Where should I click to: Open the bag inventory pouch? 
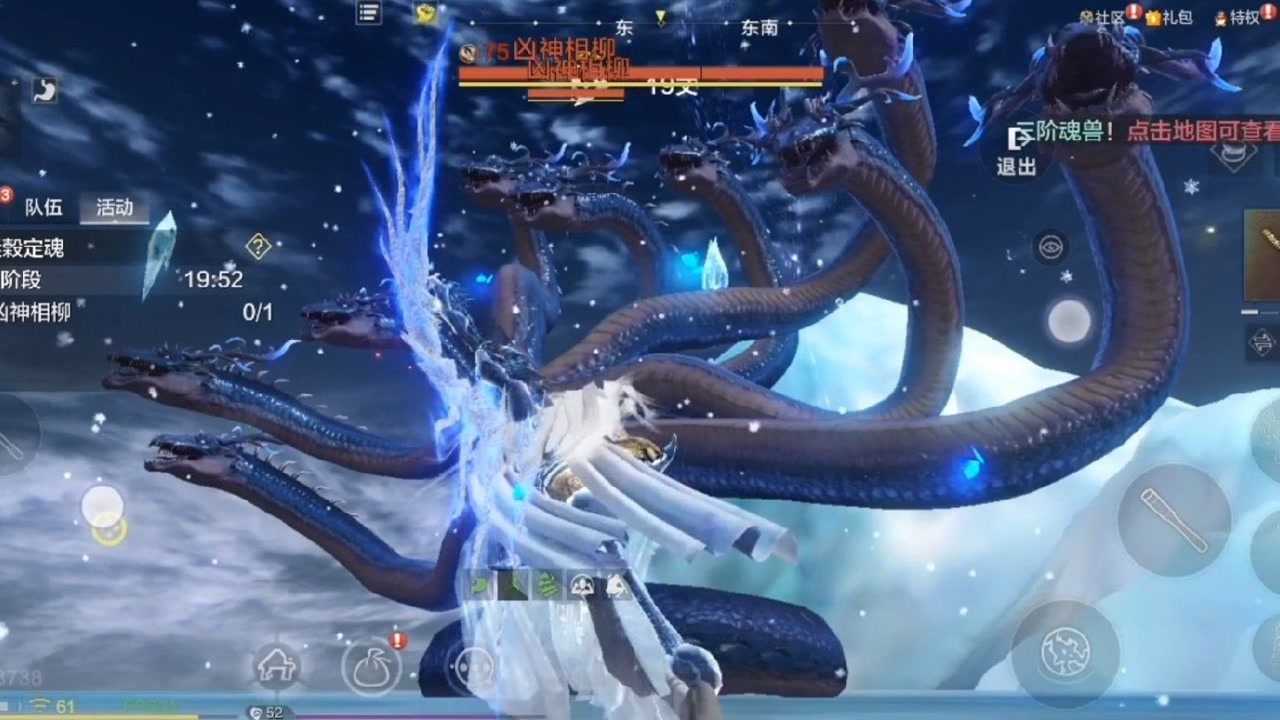click(x=370, y=665)
